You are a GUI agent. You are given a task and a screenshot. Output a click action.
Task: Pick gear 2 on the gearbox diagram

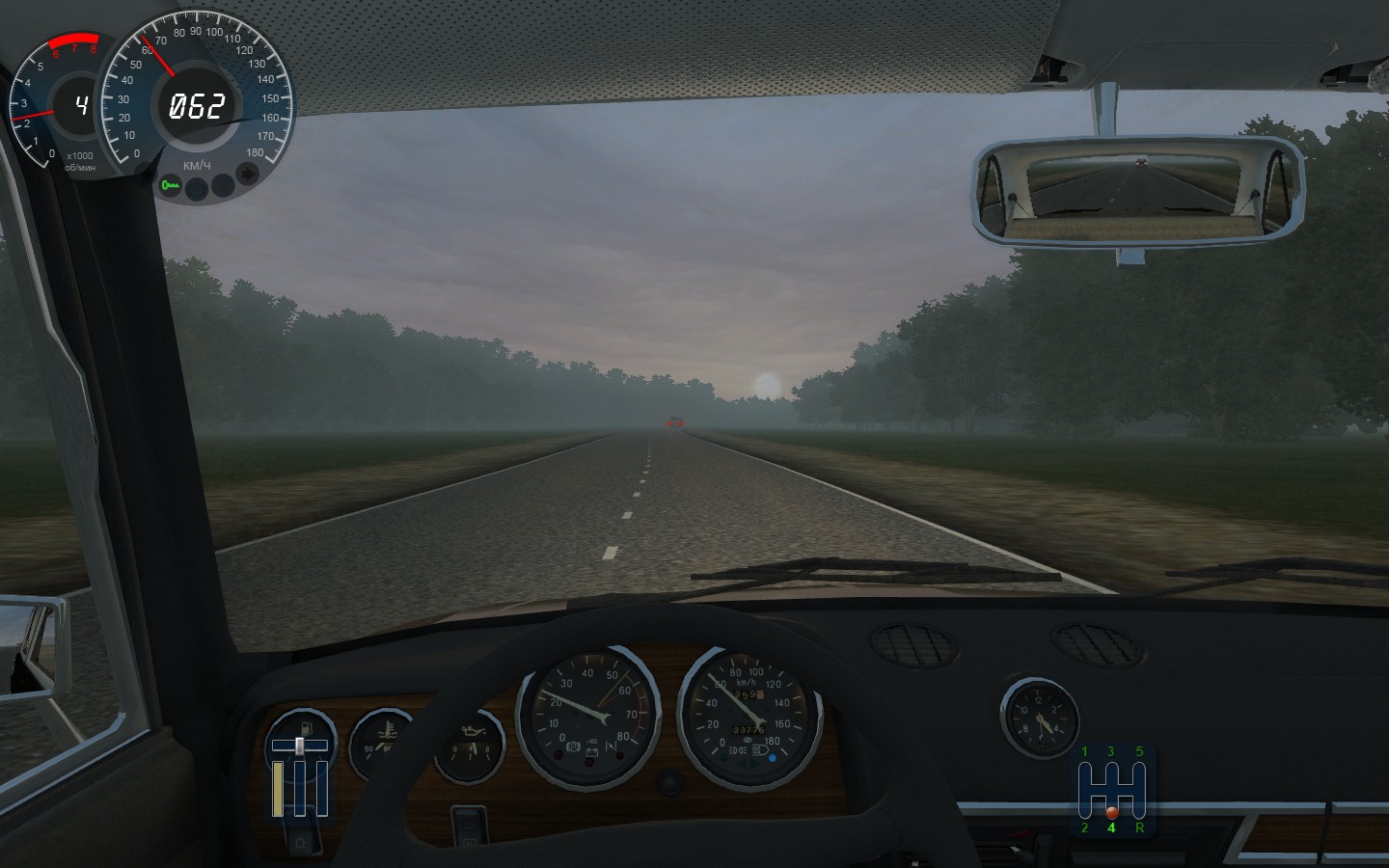tap(1084, 827)
